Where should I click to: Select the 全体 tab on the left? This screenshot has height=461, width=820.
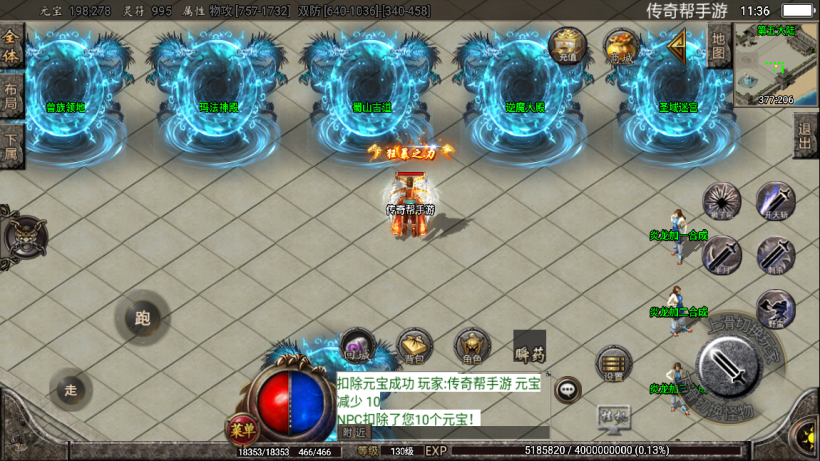point(11,48)
